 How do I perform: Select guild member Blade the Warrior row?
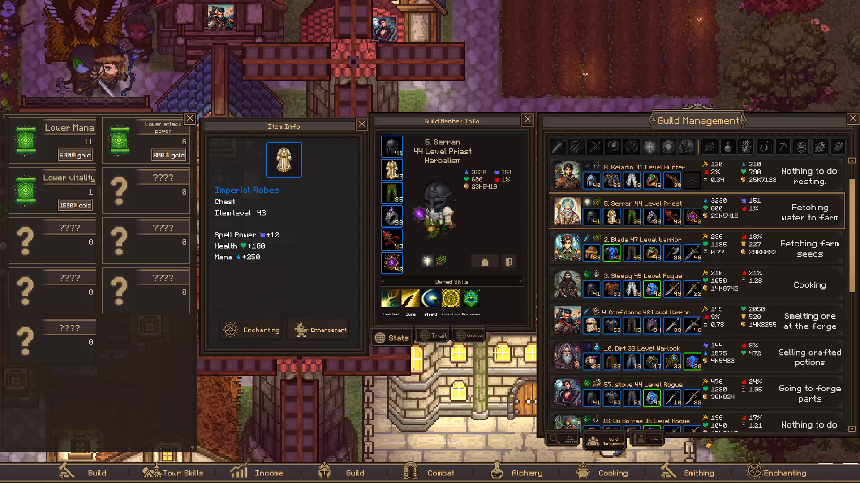tap(695, 246)
